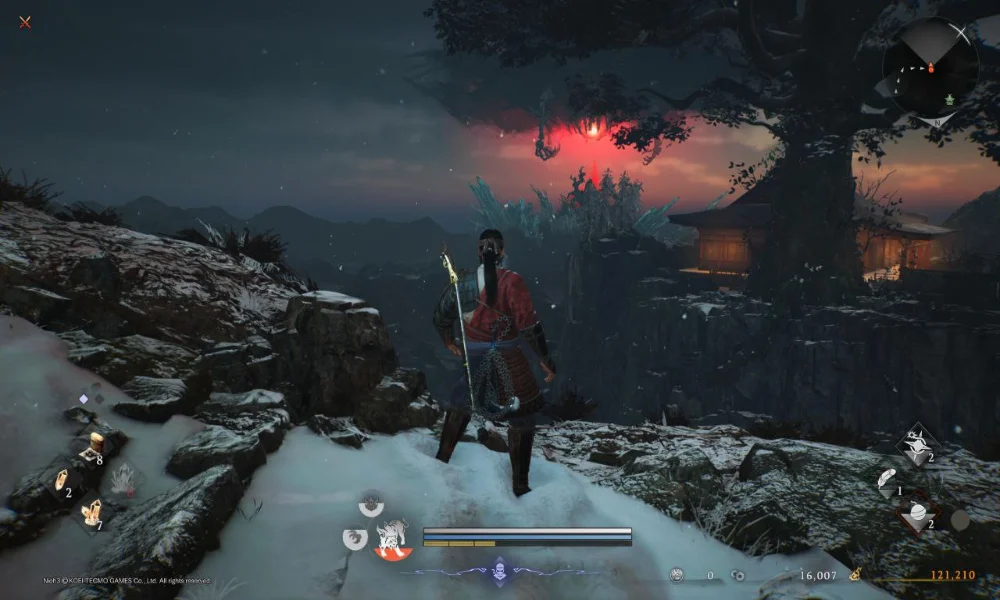Pick the crystal cluster item showing 7
Screen dimensions: 1000x600
point(92,513)
